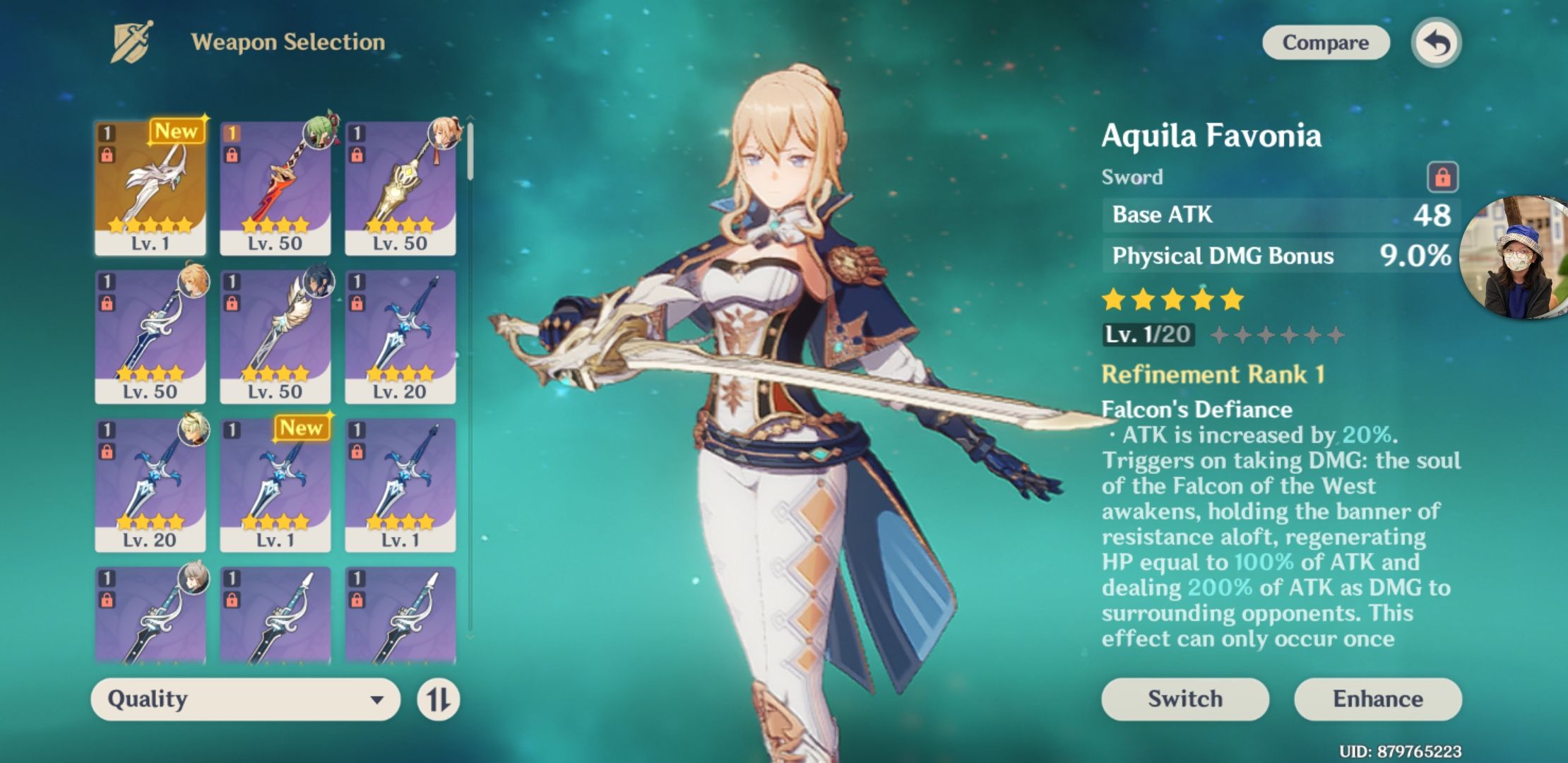
Task: Click the back arrow icon top right
Action: [x=1435, y=42]
